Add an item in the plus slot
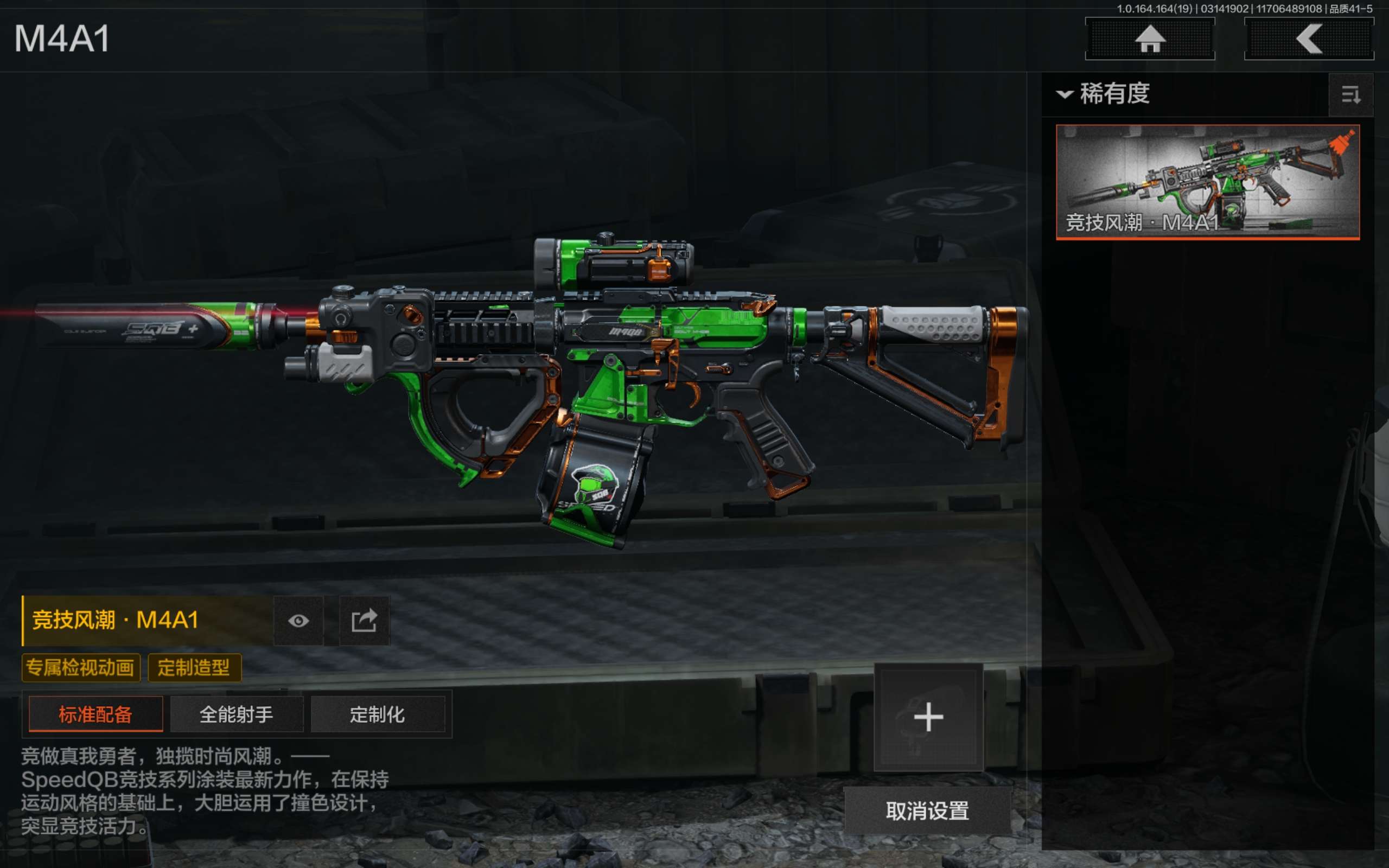The image size is (1389, 868). [x=928, y=717]
